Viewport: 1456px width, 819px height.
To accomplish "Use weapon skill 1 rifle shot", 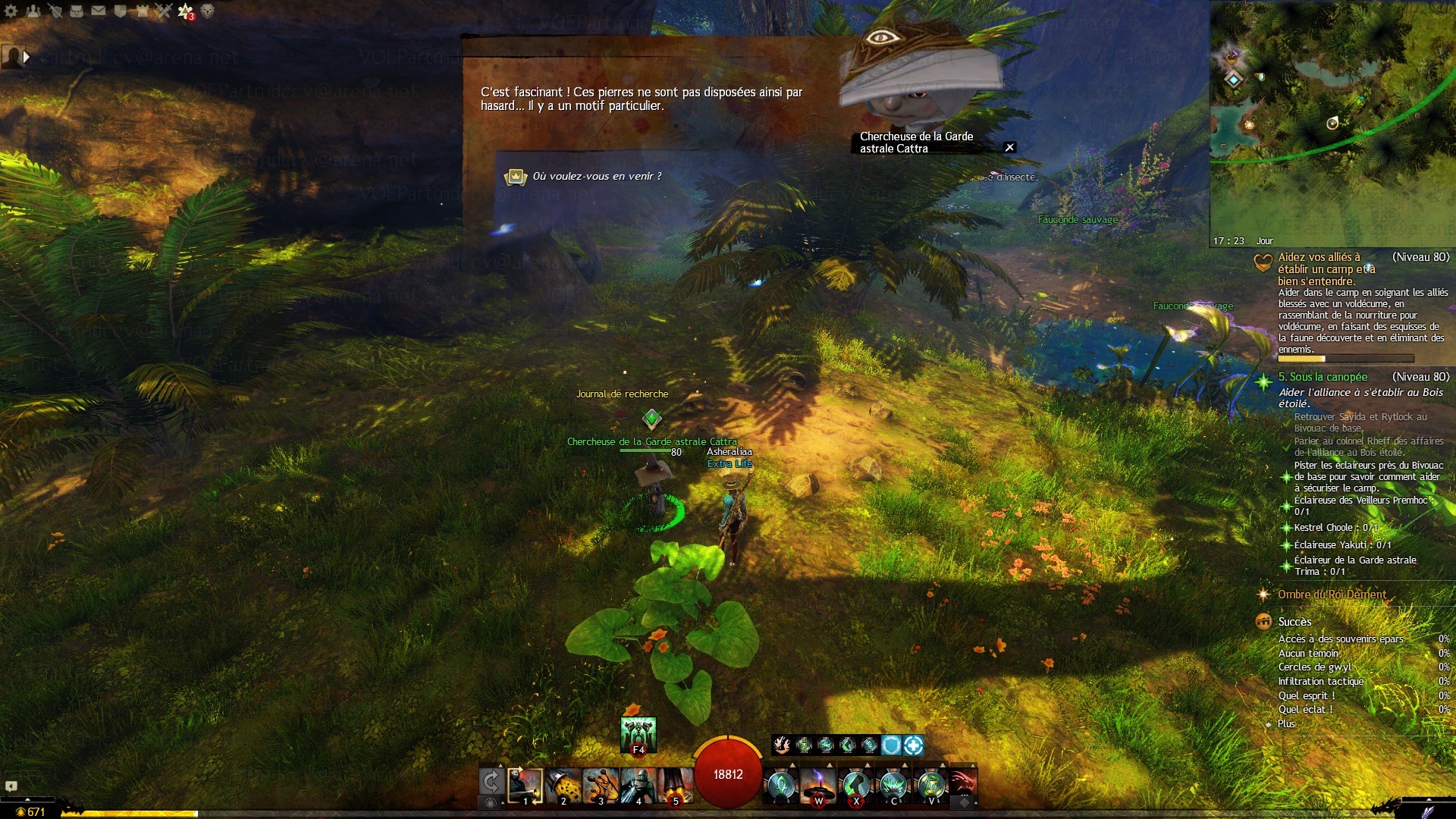I will point(525,785).
